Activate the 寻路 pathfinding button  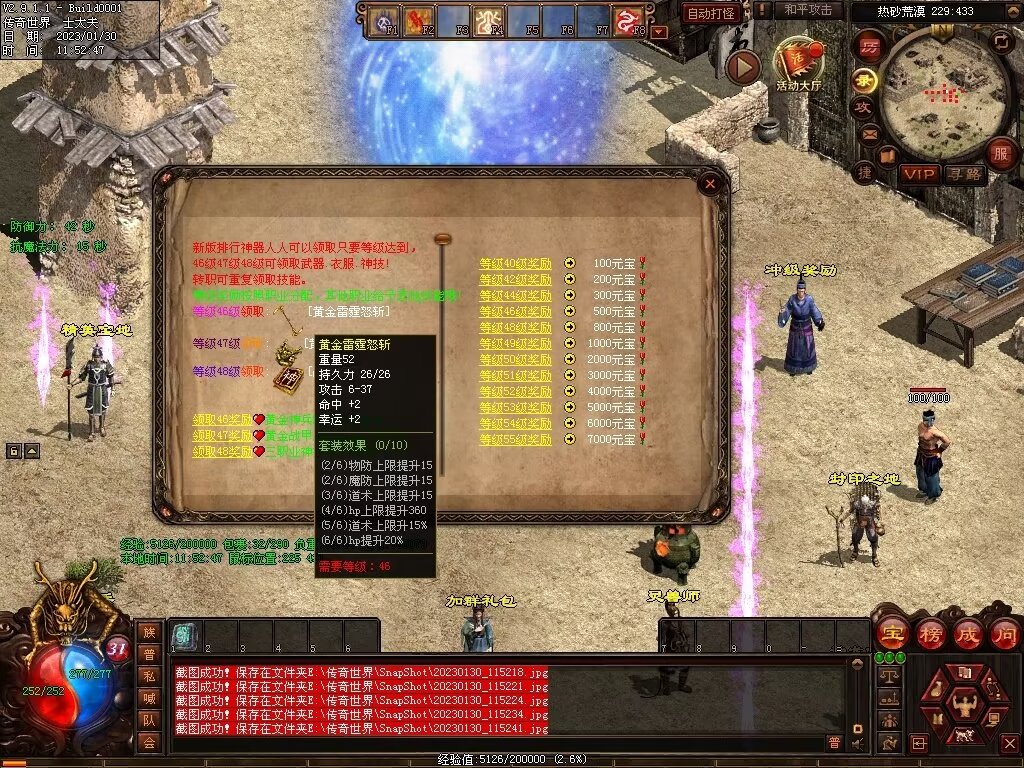pyautogui.click(x=965, y=174)
